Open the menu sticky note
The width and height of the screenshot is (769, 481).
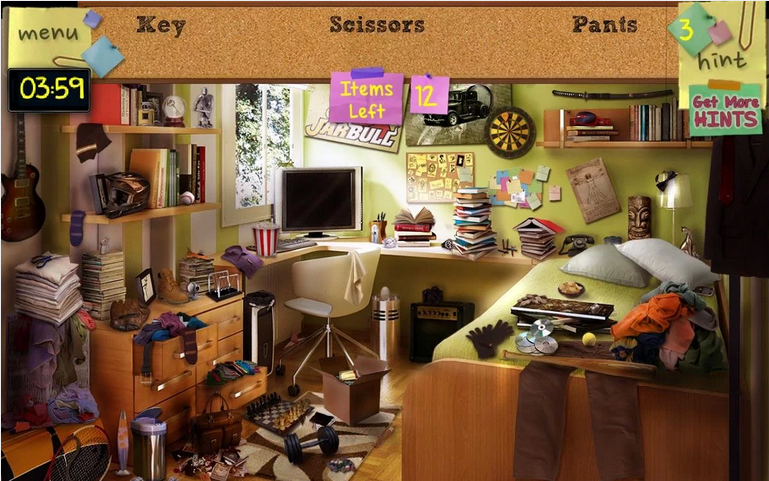(x=48, y=34)
